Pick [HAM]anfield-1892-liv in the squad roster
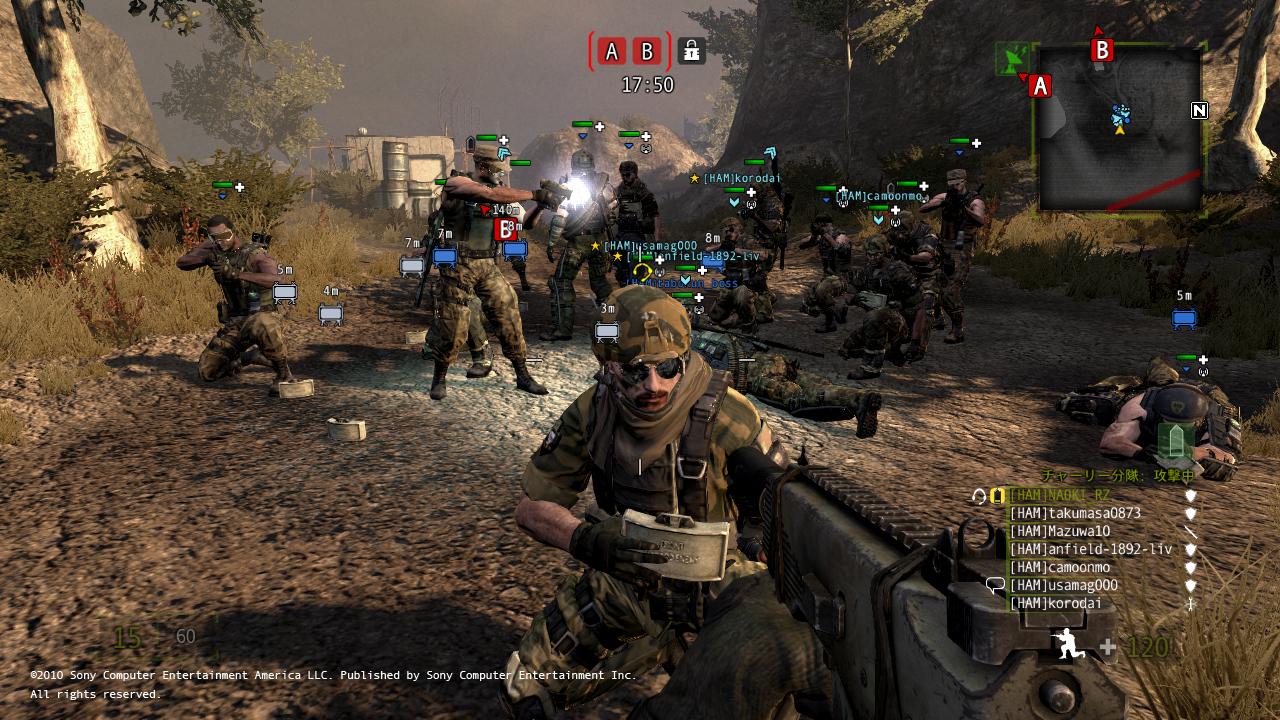 [1090, 549]
